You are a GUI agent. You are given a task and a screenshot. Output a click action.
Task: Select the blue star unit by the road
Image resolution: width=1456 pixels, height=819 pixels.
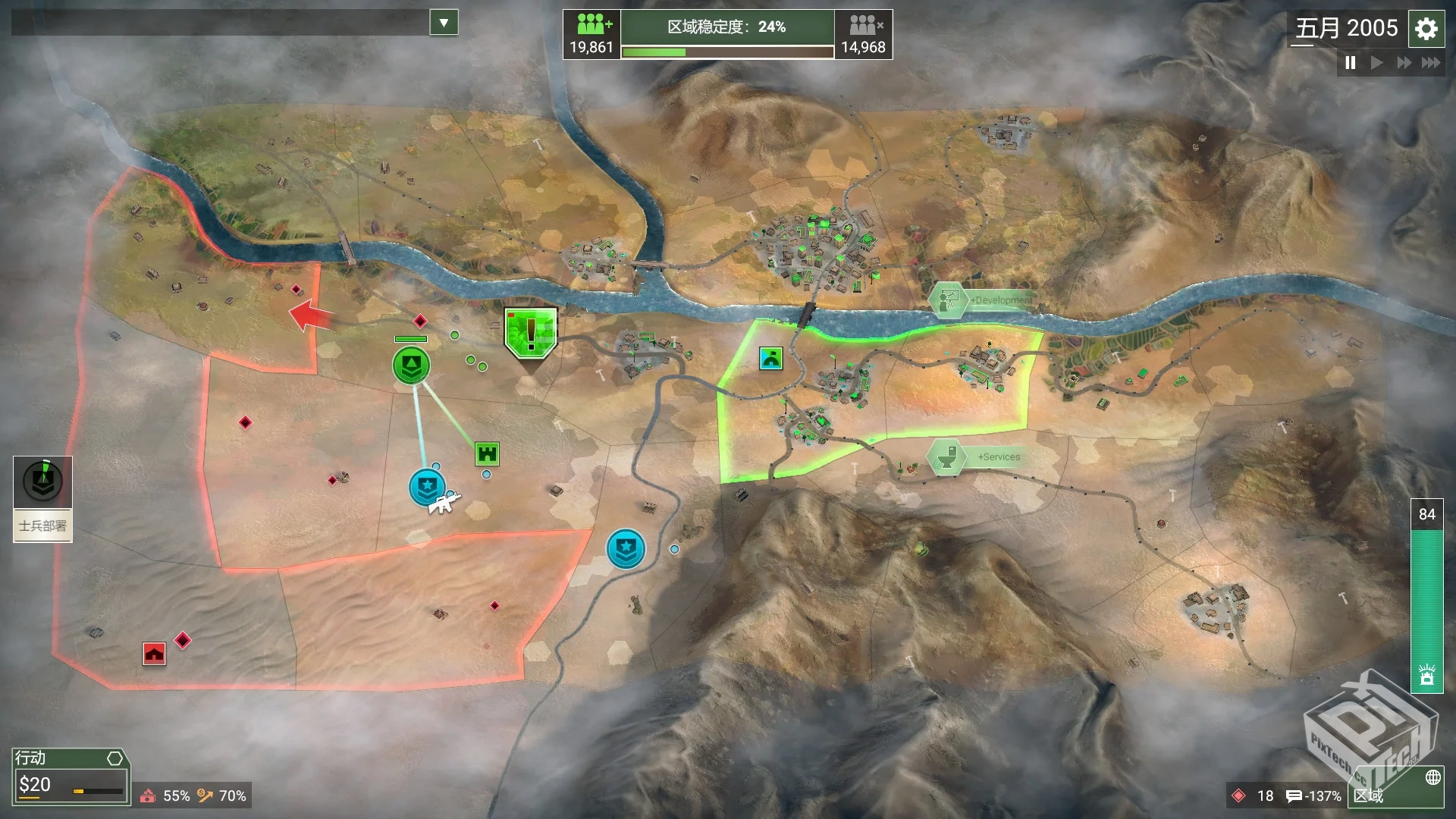pos(626,548)
